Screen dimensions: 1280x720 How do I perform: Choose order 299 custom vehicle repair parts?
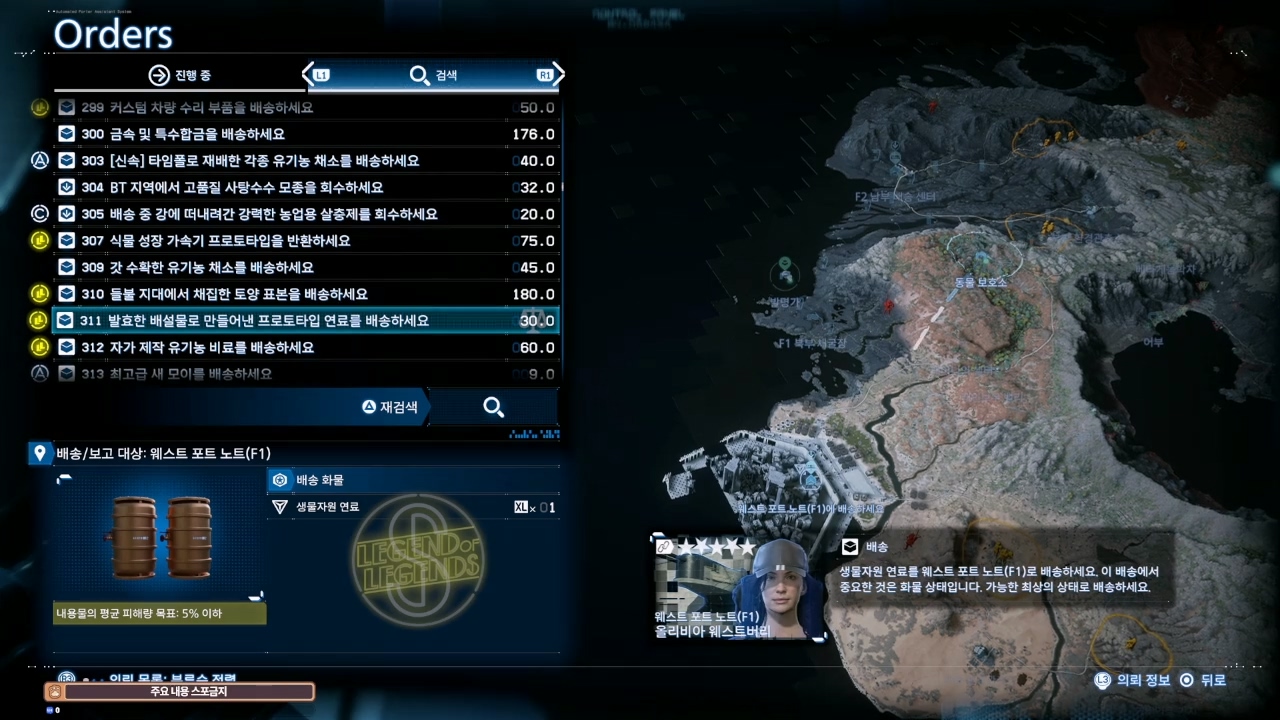click(x=305, y=108)
